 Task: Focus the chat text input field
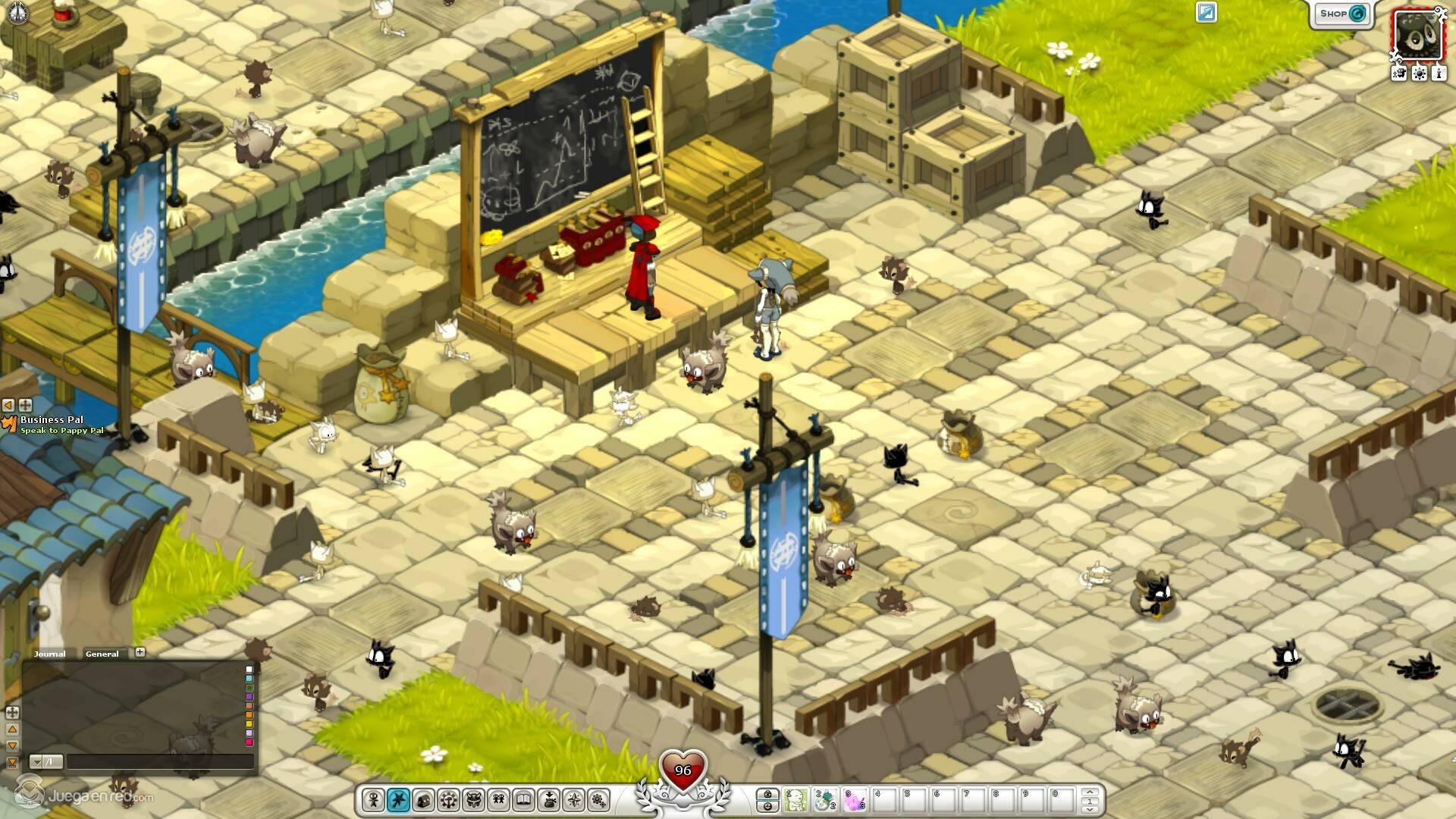tap(159, 761)
